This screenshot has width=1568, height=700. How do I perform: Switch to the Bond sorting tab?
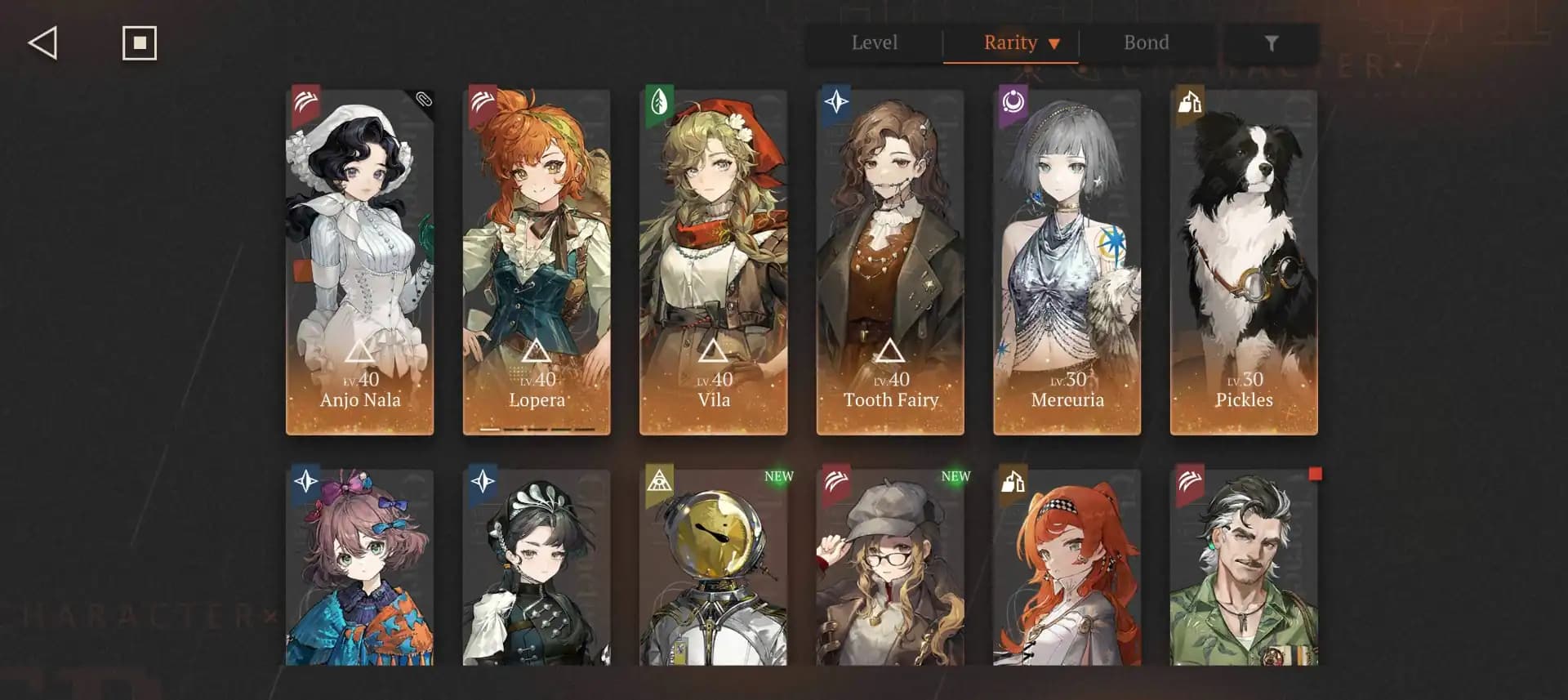(1147, 42)
